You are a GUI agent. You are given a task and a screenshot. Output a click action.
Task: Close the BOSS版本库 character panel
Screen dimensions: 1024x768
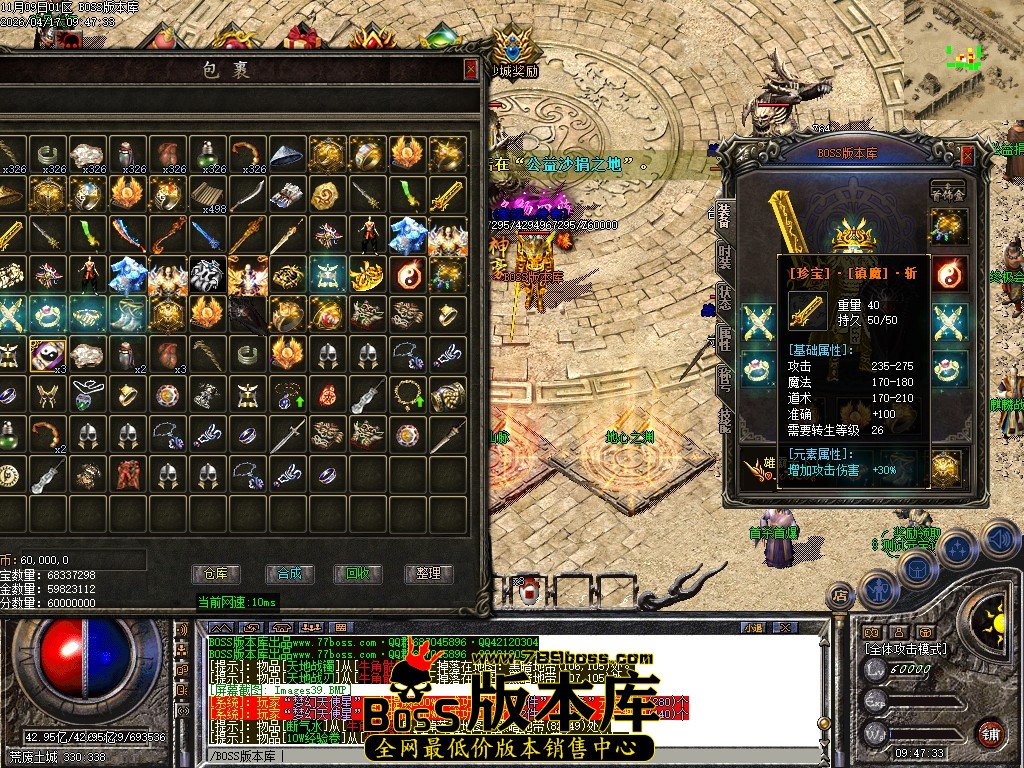tap(967, 155)
